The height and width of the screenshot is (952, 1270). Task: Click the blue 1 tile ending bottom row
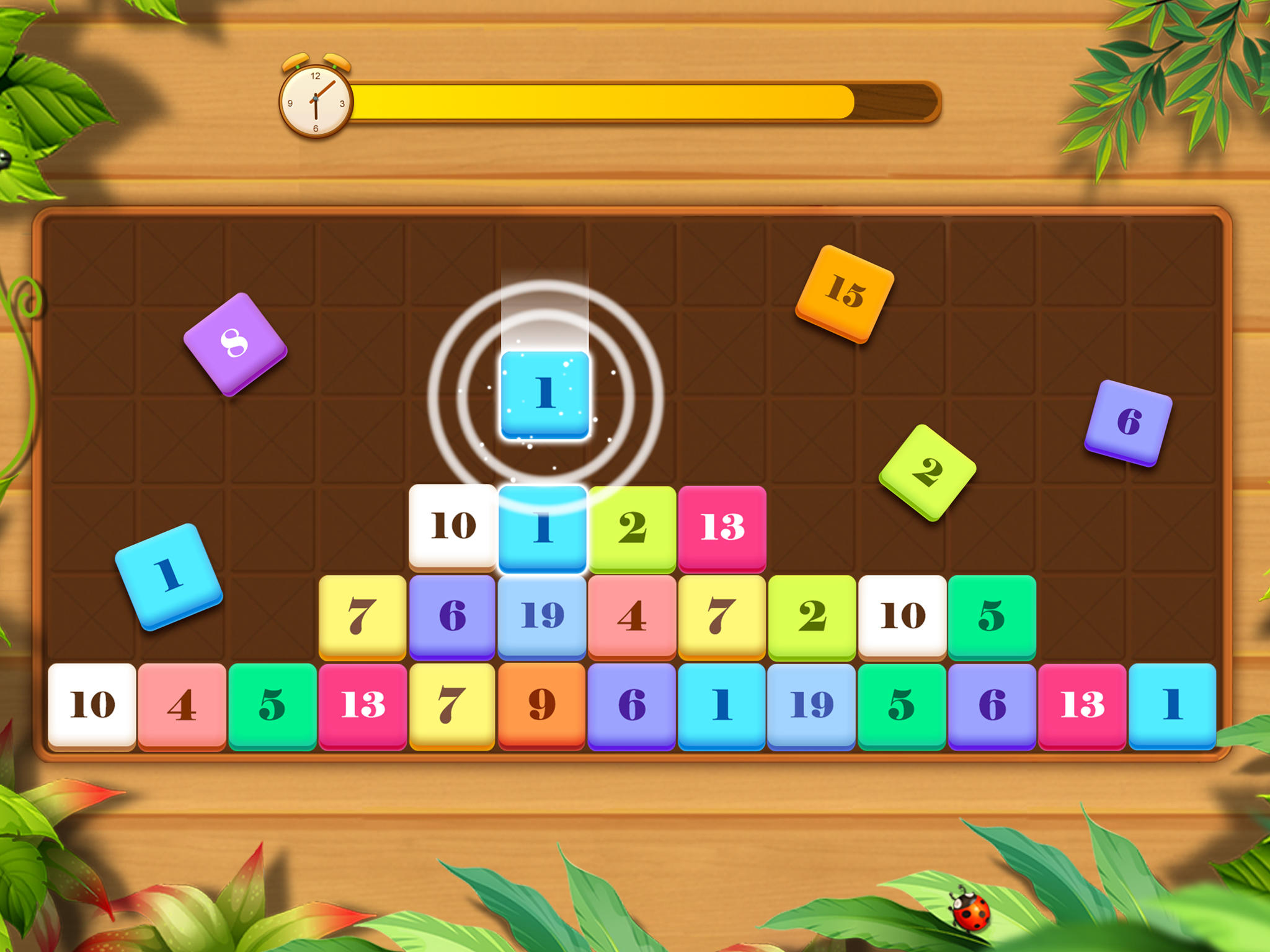1172,703
